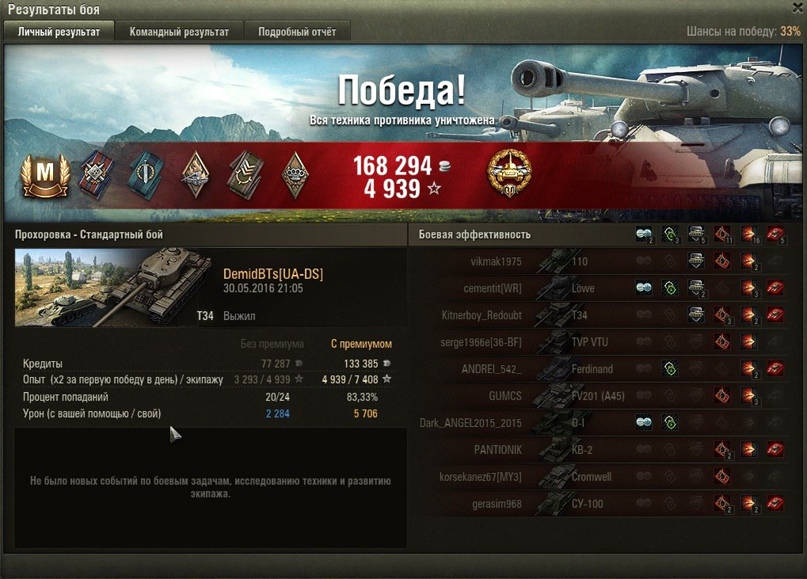Click the ANDREI_542_ Ferdinand row

[600, 369]
